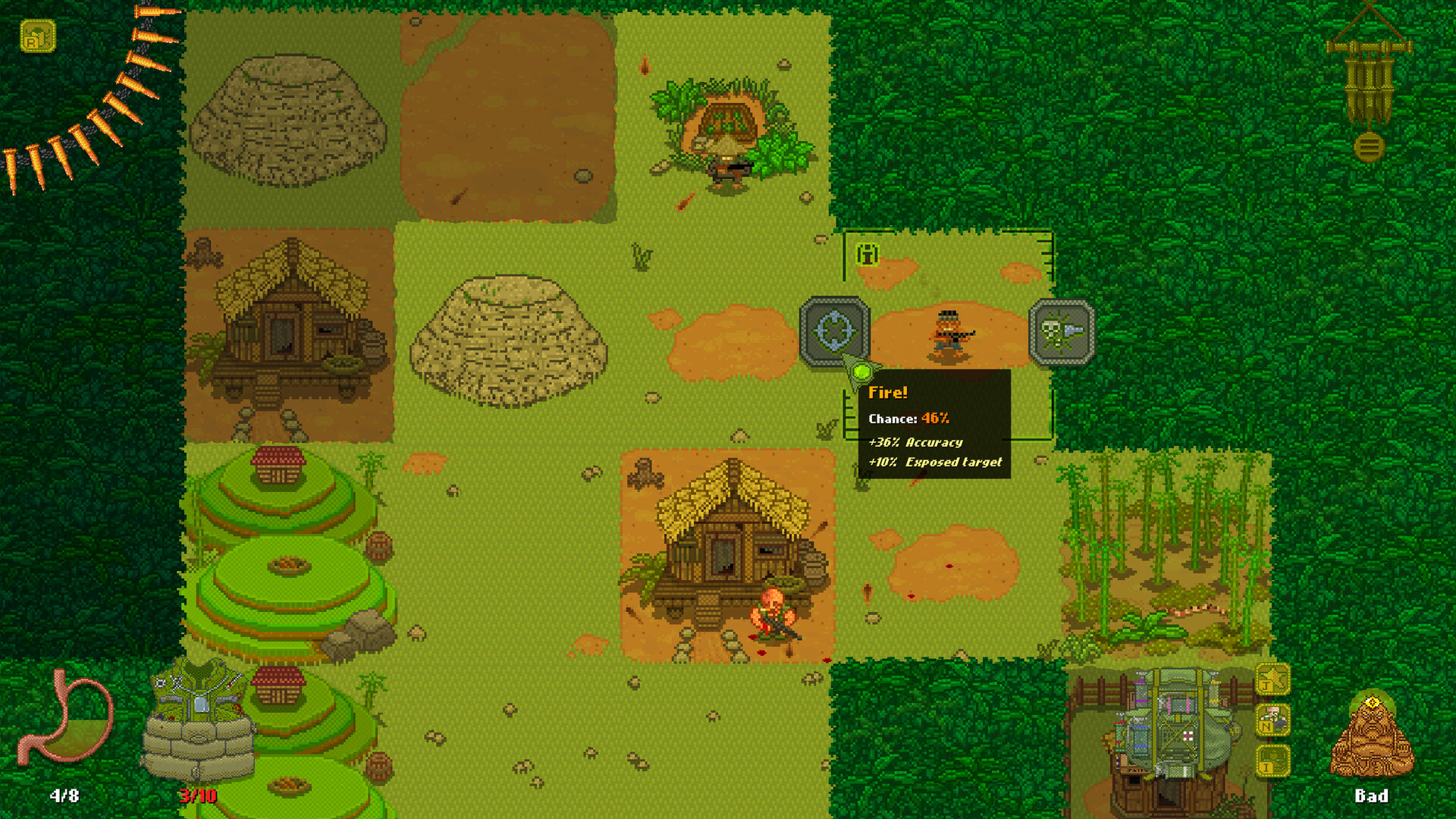Click the 'Chance: 46%' text in the tooltip
The image size is (1456, 819).
click(908, 418)
